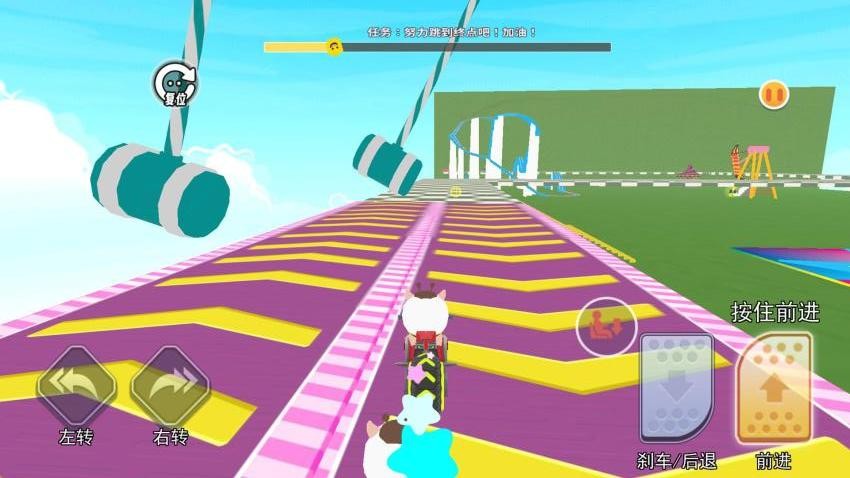
Task: Steer with the 左转 left-turn arrow
Action: [x=76, y=385]
